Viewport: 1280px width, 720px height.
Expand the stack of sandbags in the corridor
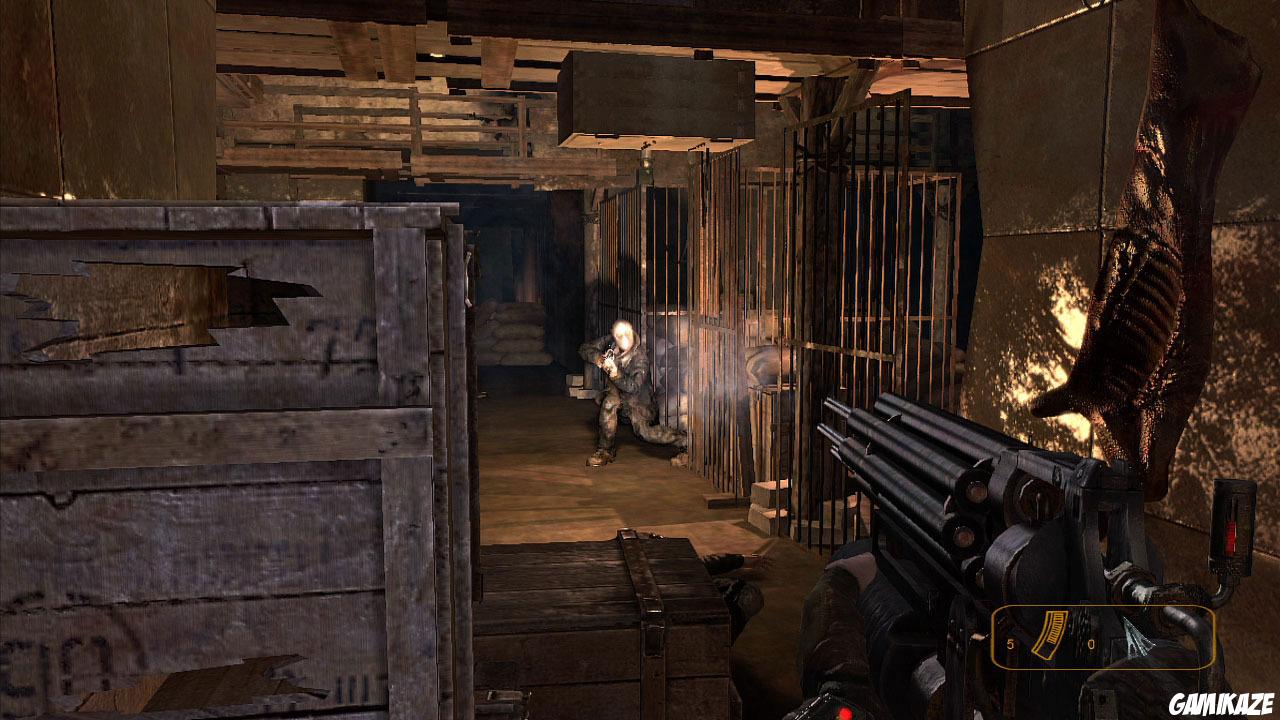[x=510, y=330]
